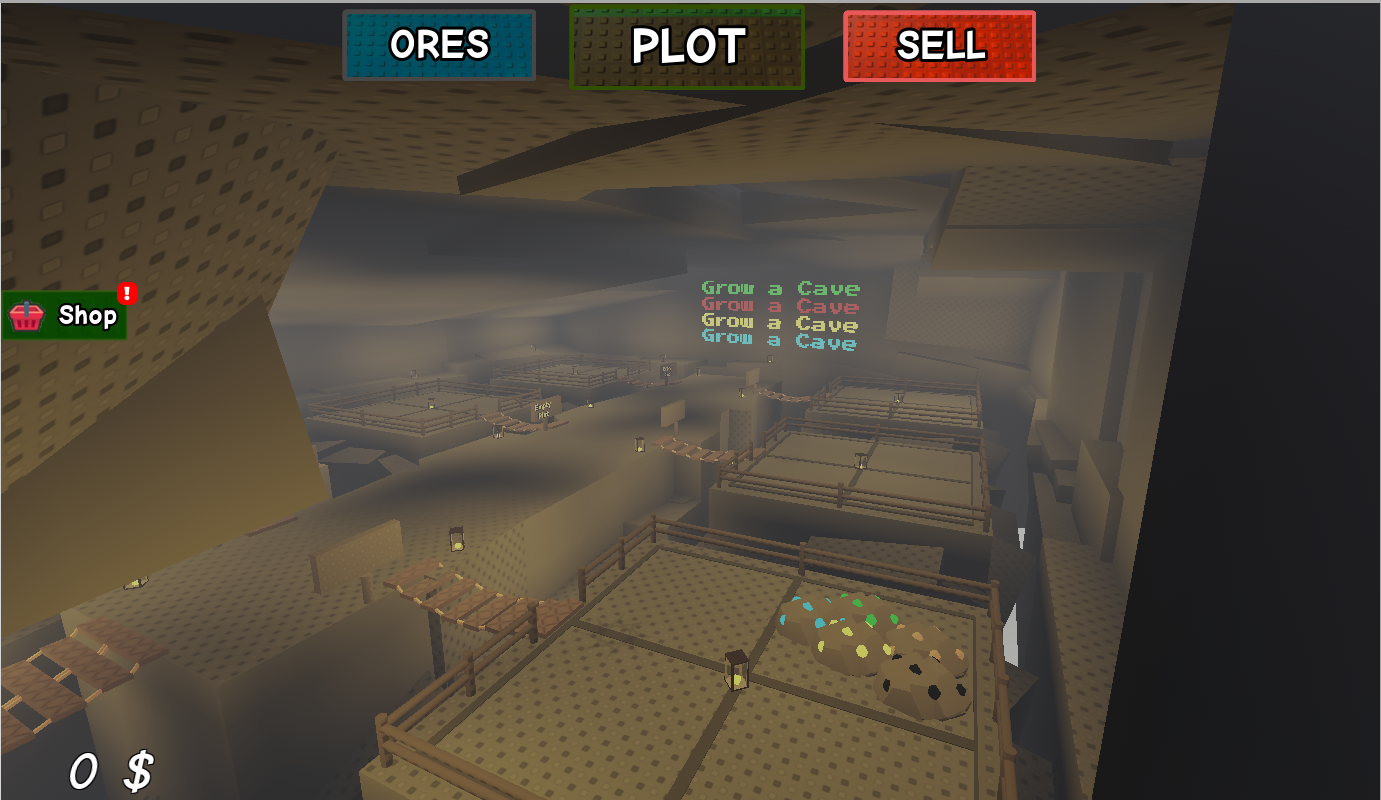Select the PLOT button
The height and width of the screenshot is (800, 1381).
[x=687, y=47]
